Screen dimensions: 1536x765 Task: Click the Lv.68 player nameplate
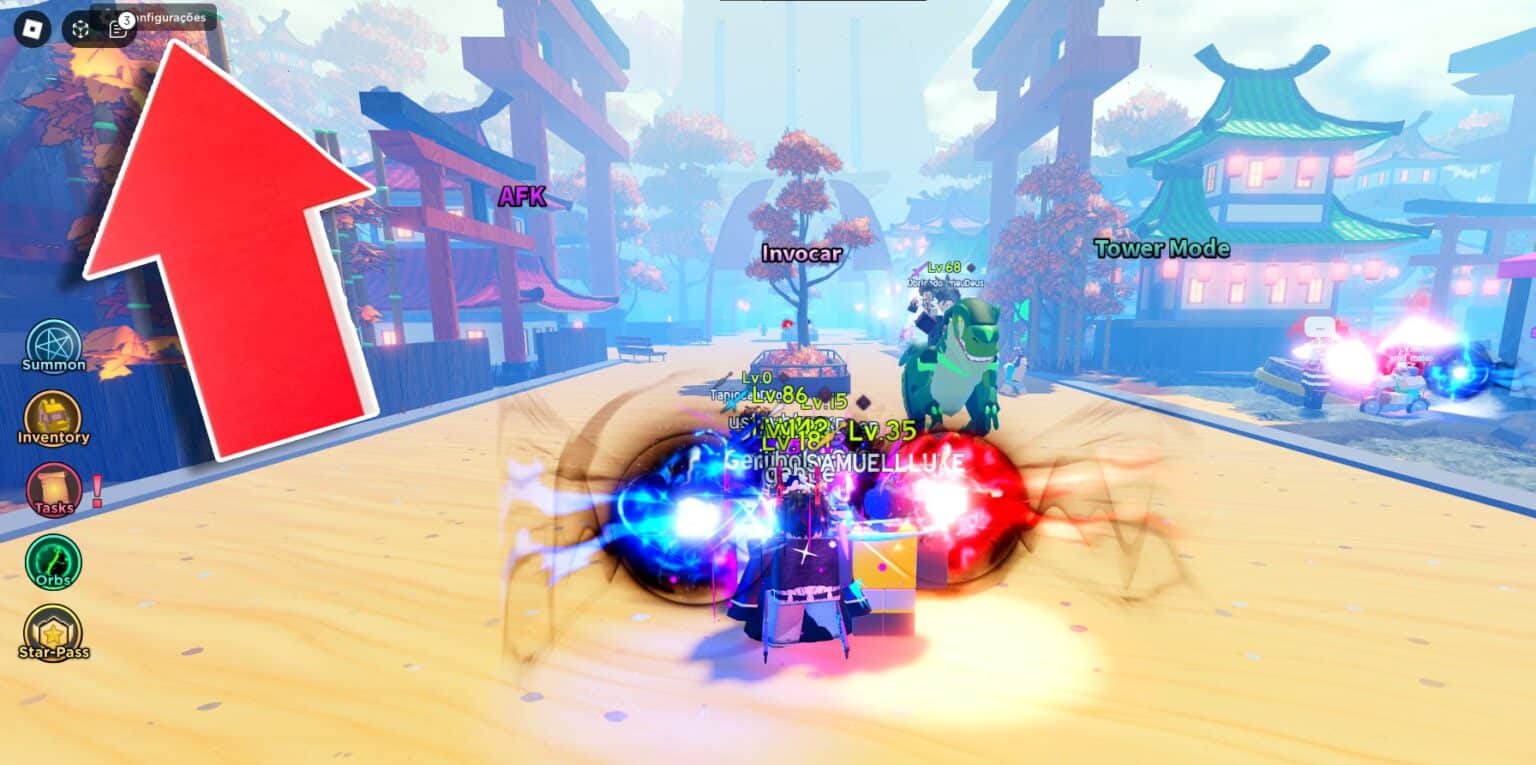click(945, 266)
